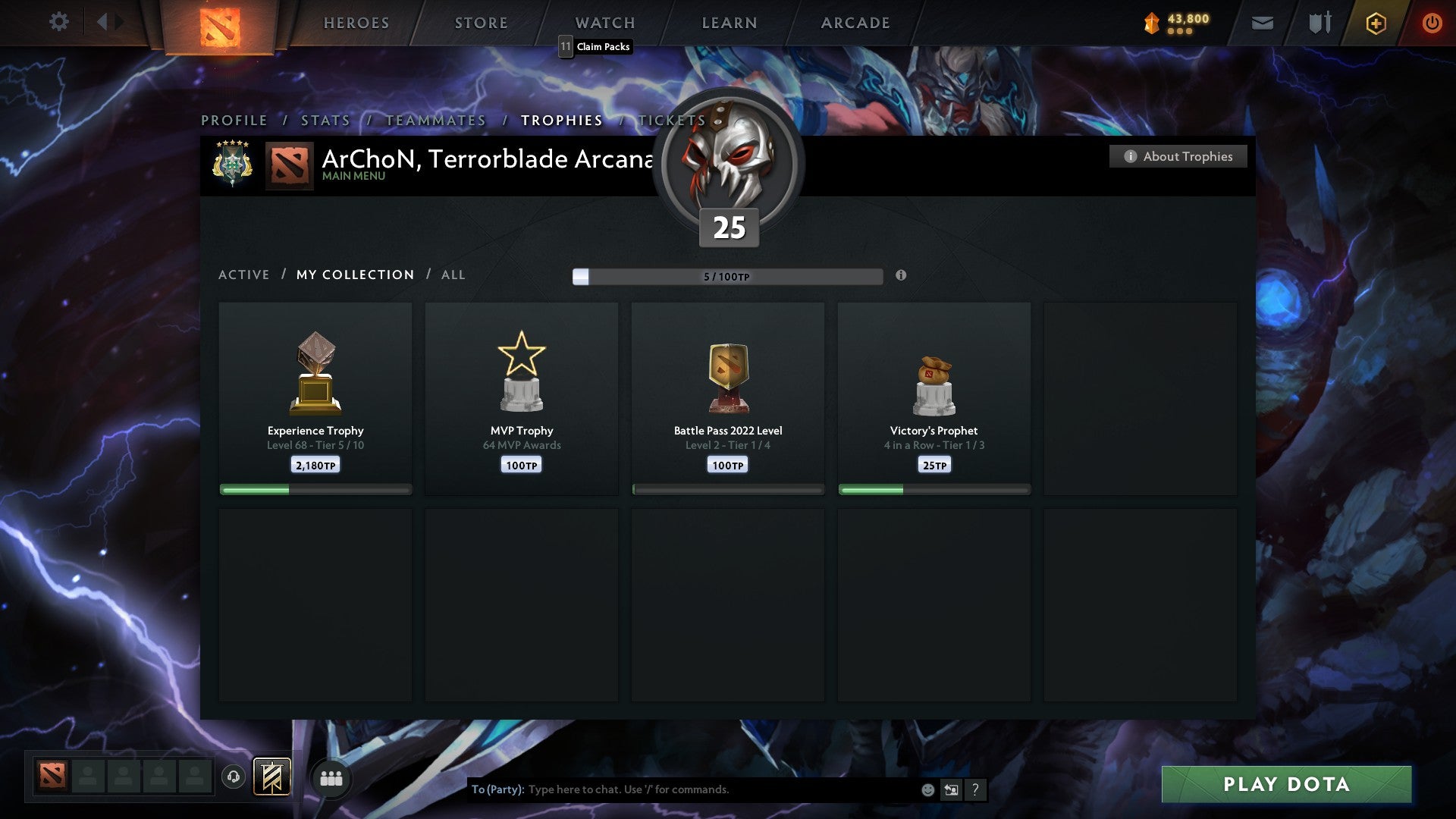Click the About Trophies button
The height and width of the screenshot is (819, 1456).
pyautogui.click(x=1178, y=156)
